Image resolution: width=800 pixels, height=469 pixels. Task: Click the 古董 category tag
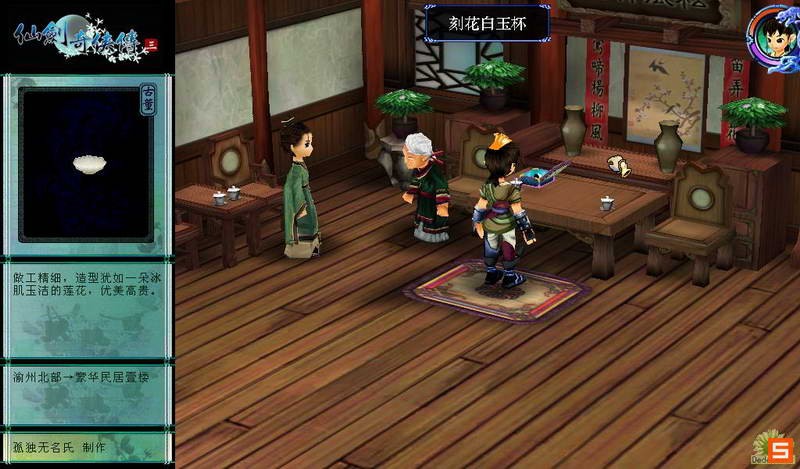(146, 107)
